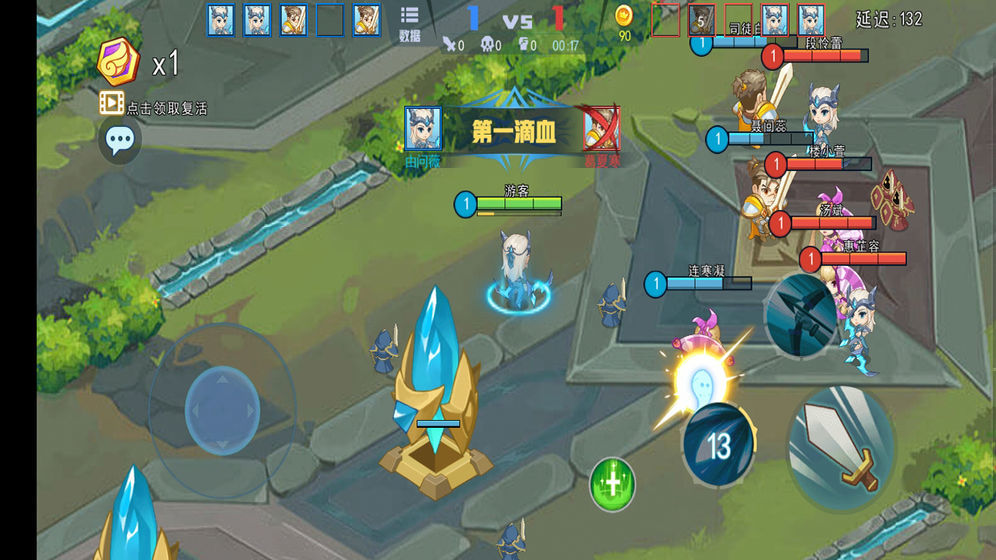The width and height of the screenshot is (996, 560).
Task: Open the 数据 stats list
Action: (x=409, y=23)
